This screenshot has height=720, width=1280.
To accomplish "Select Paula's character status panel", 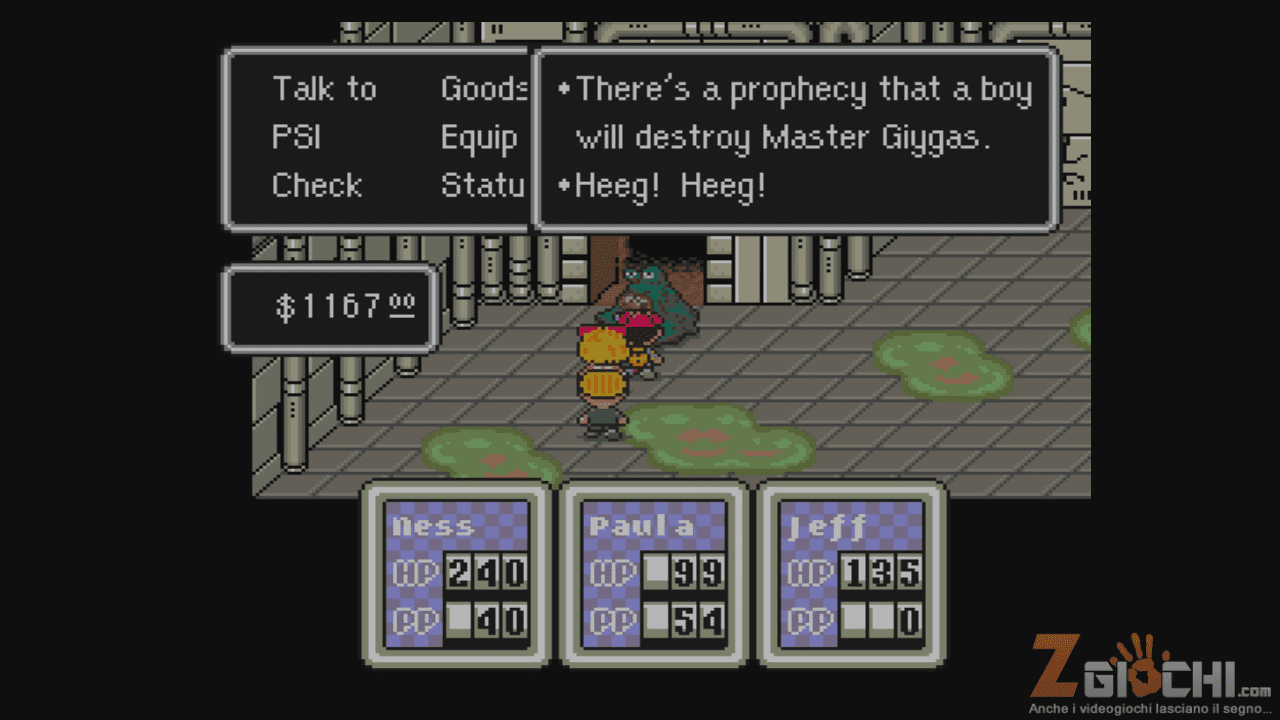I will (654, 574).
